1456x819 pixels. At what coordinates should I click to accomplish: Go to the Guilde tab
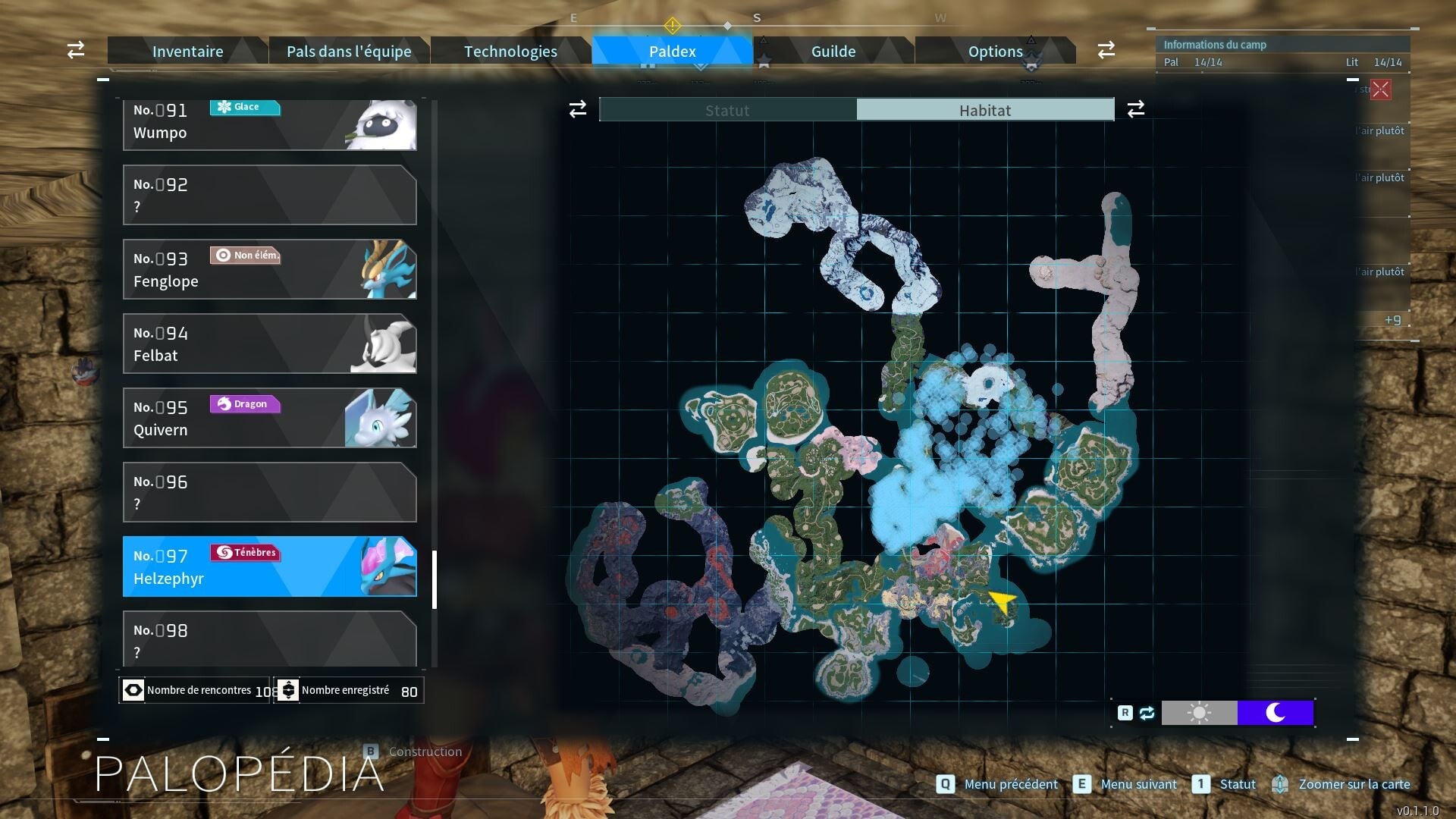pyautogui.click(x=833, y=52)
